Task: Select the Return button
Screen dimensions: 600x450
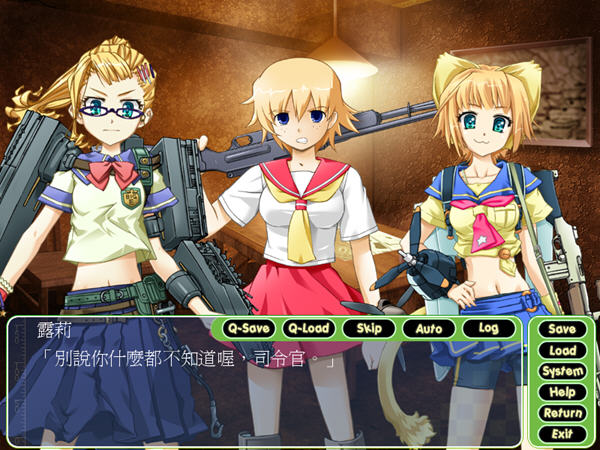Action: 562,413
